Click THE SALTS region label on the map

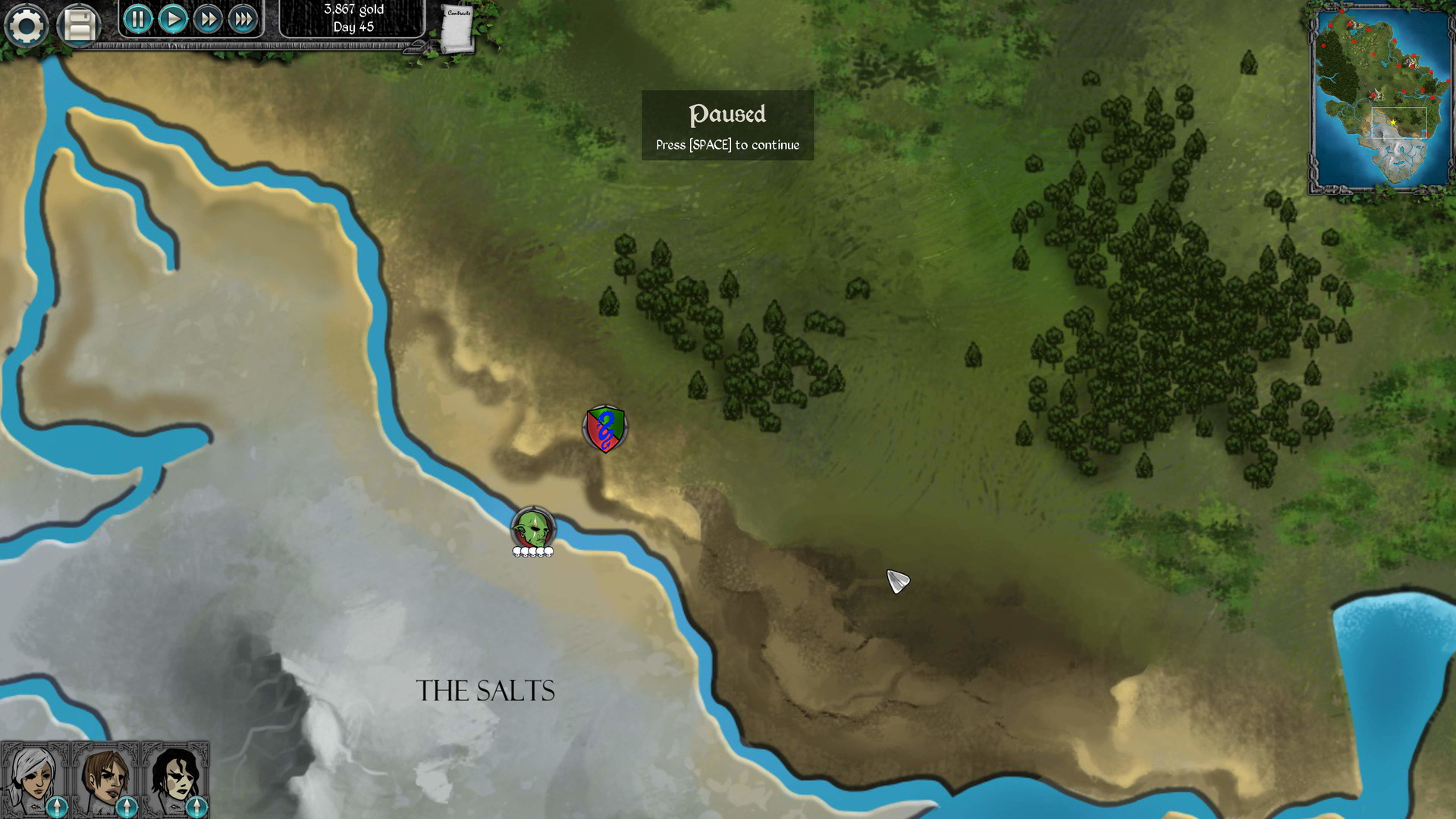click(x=484, y=691)
